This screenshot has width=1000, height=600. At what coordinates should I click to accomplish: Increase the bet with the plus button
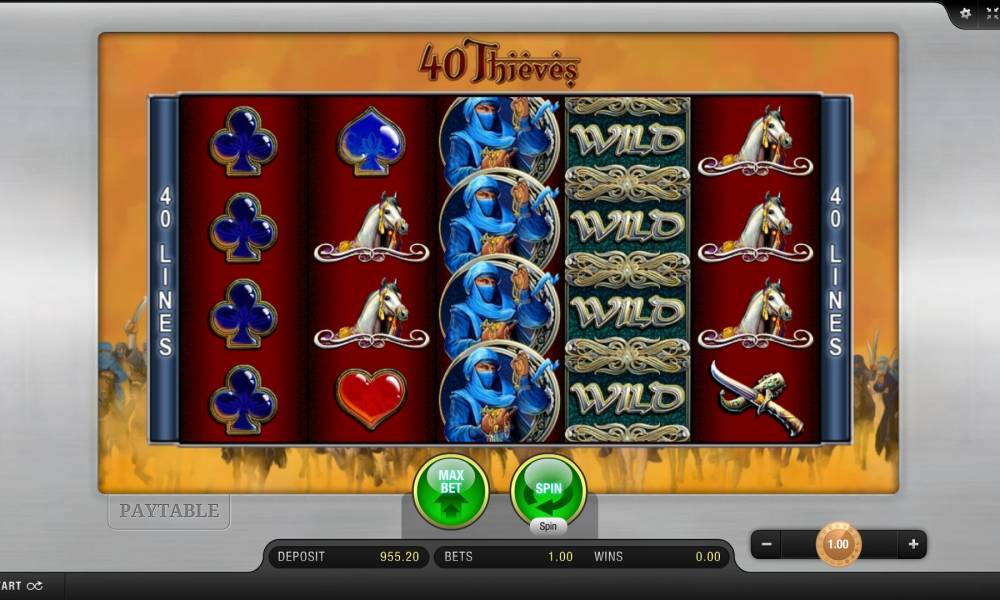pos(913,545)
